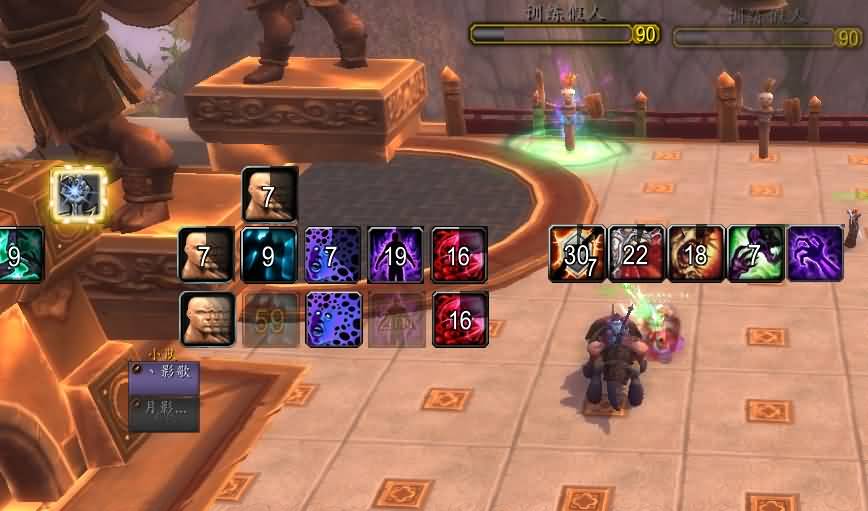Select the roaring beast icon showing 18

point(696,254)
